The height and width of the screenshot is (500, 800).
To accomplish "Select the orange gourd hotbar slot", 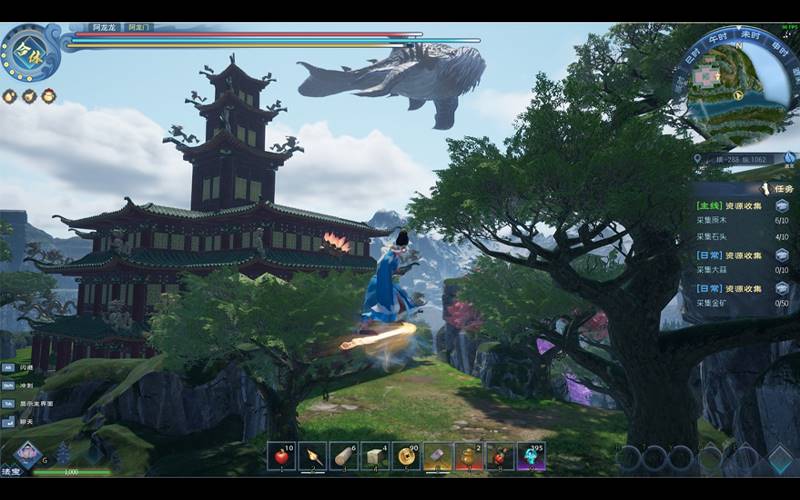I will [x=469, y=456].
